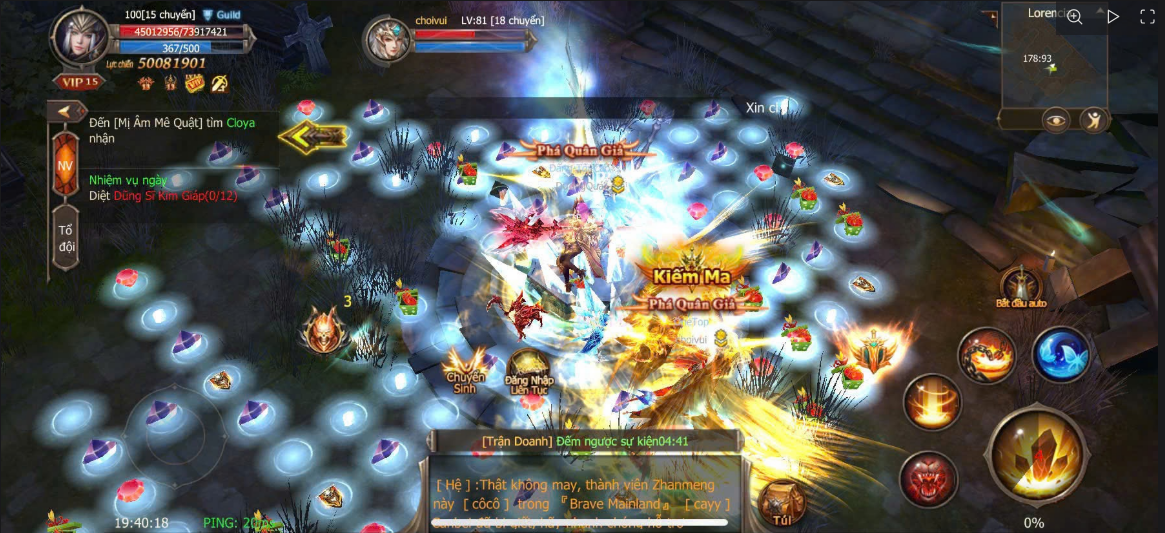Screen dimensions: 1165x533
Task: Toggle the eye visibility button under minimap
Action: 1055,120
